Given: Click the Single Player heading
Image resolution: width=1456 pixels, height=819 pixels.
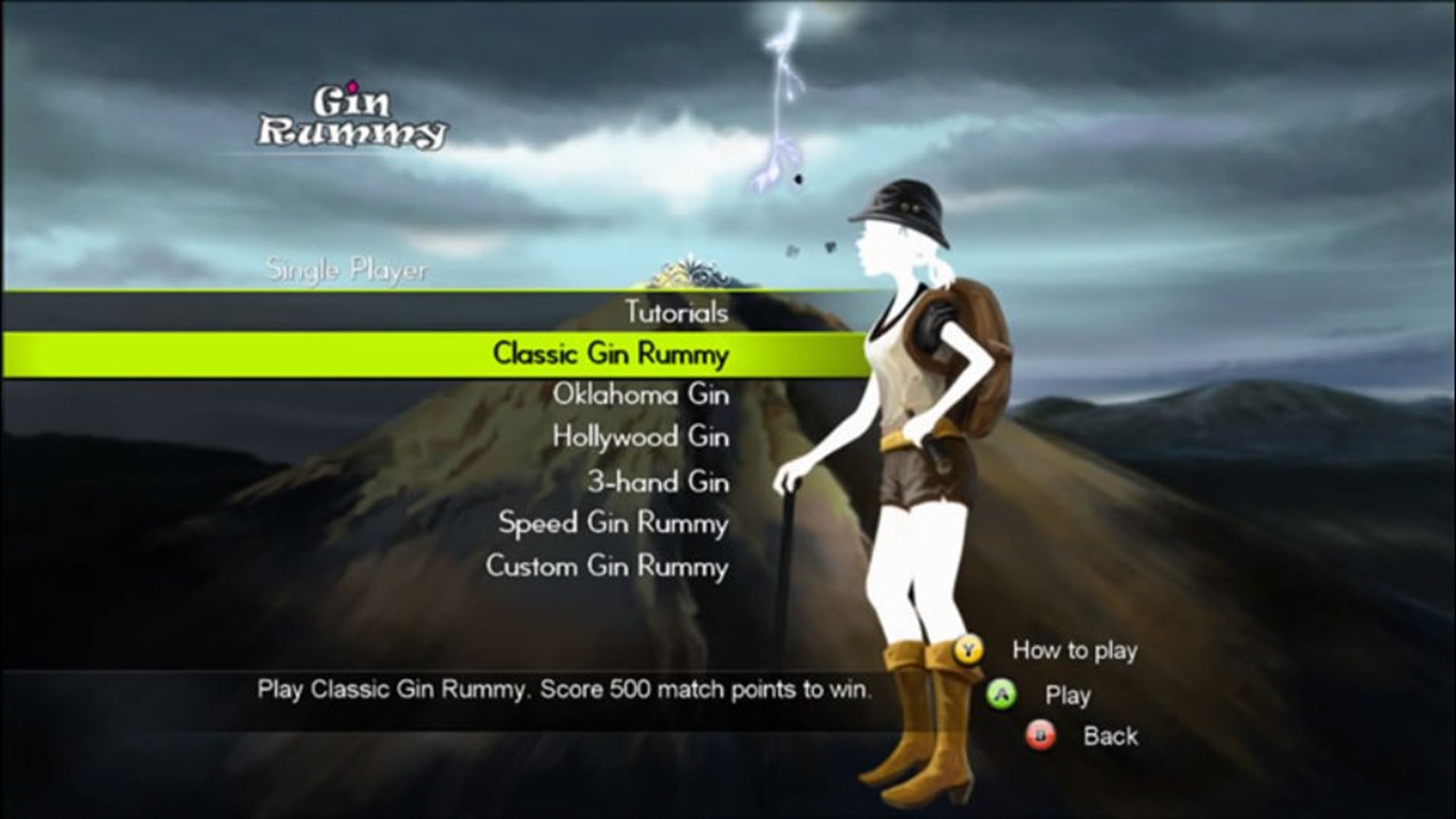Looking at the screenshot, I should tap(347, 269).
